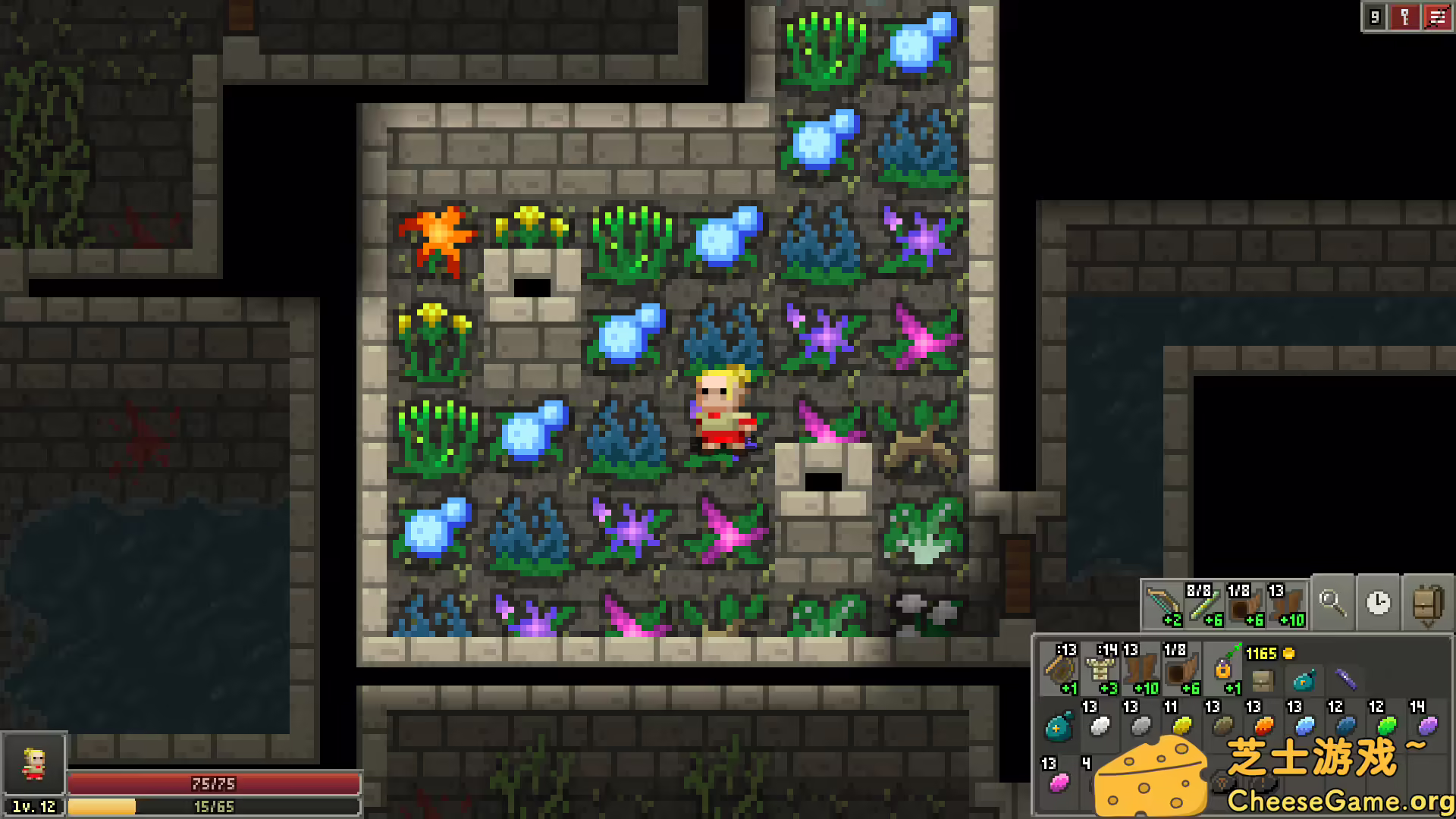Click the depth counter showing 9

tap(1376, 17)
